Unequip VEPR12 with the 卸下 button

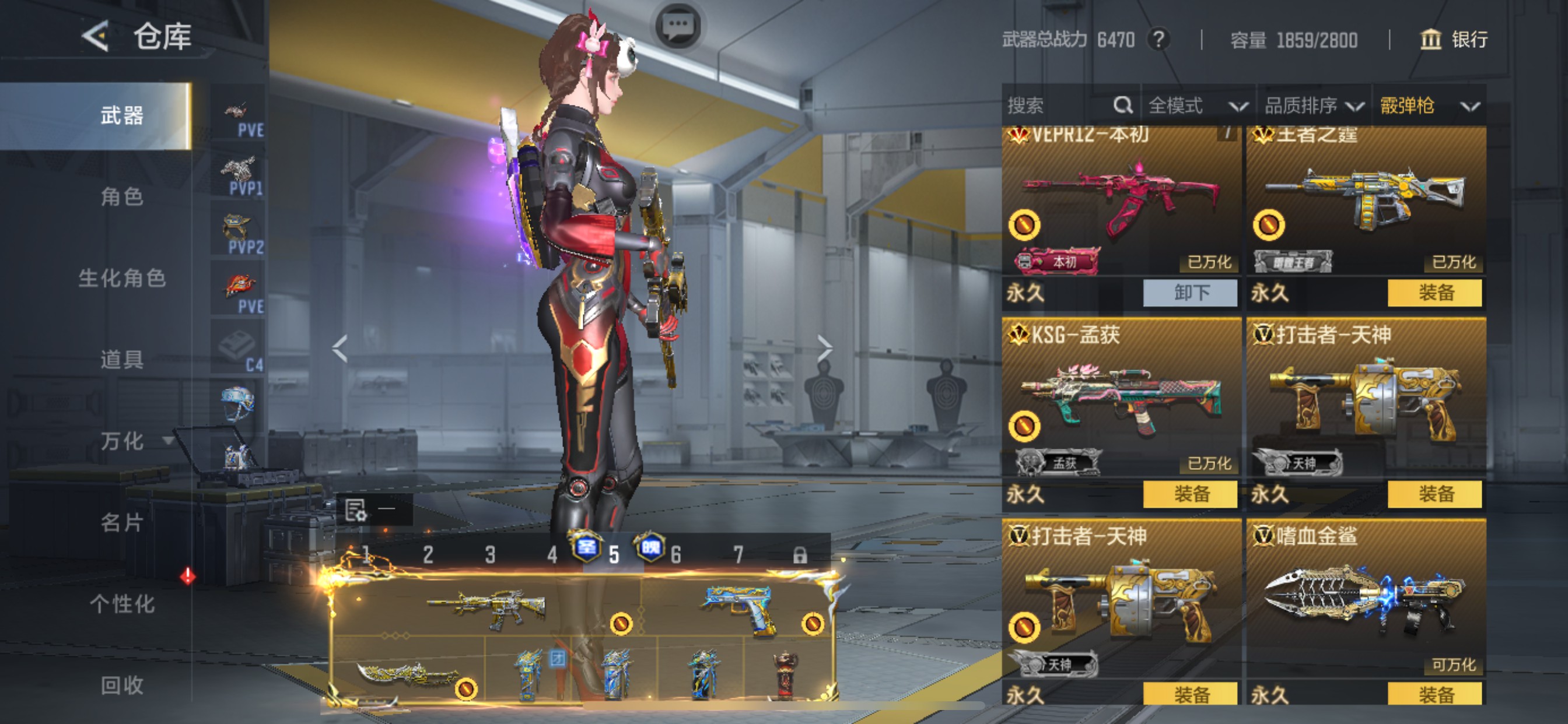pos(1190,293)
